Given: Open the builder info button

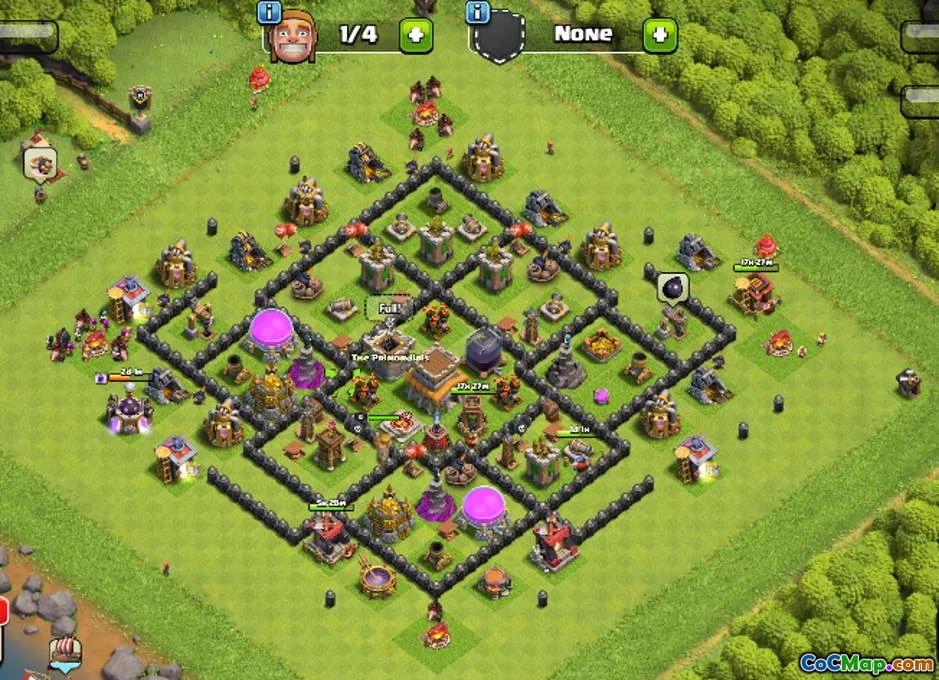Looking at the screenshot, I should (269, 12).
